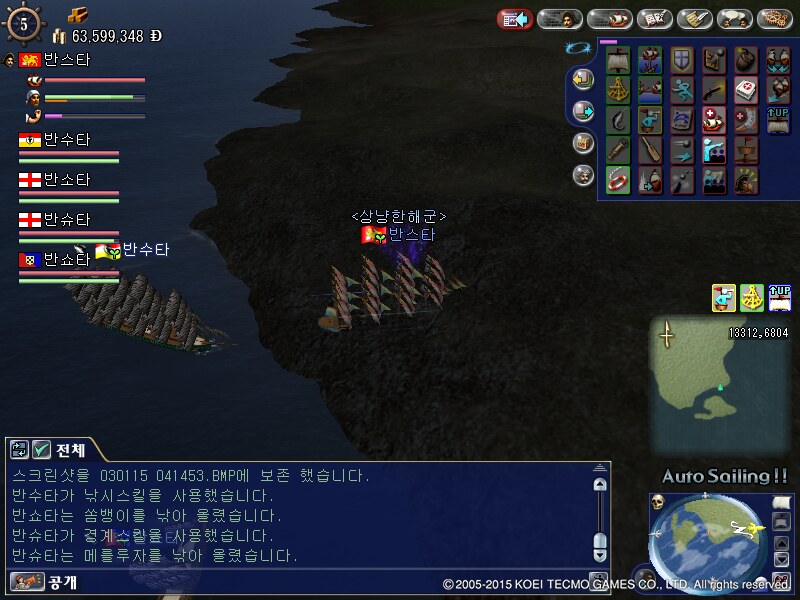
Task: Select the rowing oar skill
Action: [651, 150]
